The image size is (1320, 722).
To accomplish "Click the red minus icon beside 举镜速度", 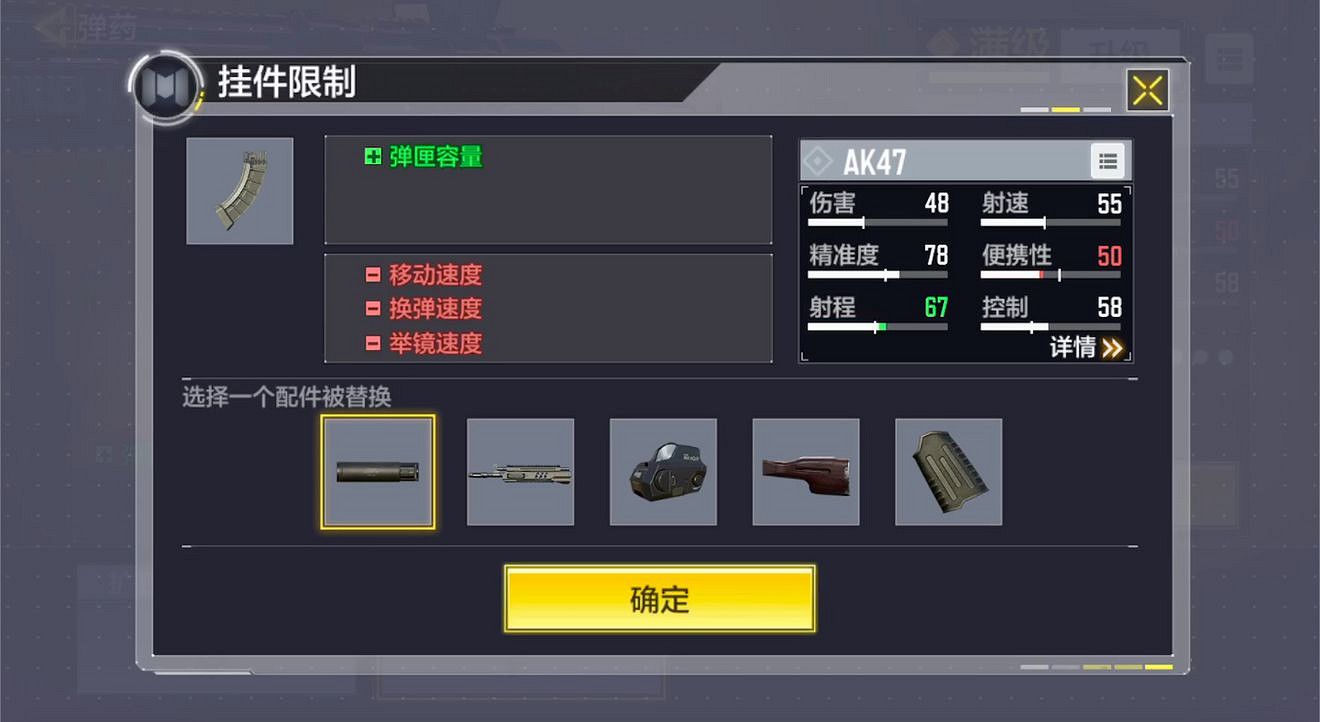I will tap(373, 344).
